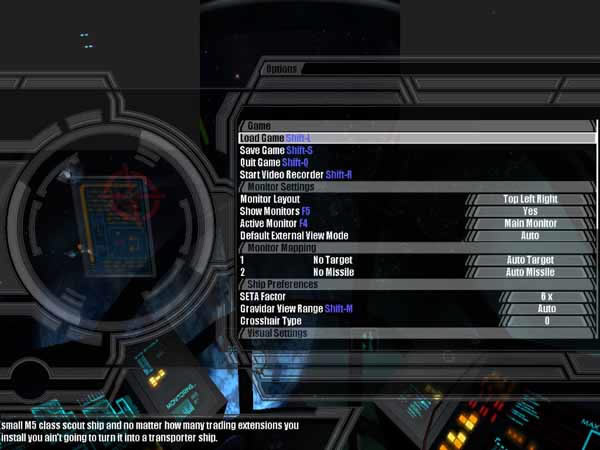This screenshot has height=450, width=600.
Task: Set the Default External View Mode
Action: coord(530,235)
